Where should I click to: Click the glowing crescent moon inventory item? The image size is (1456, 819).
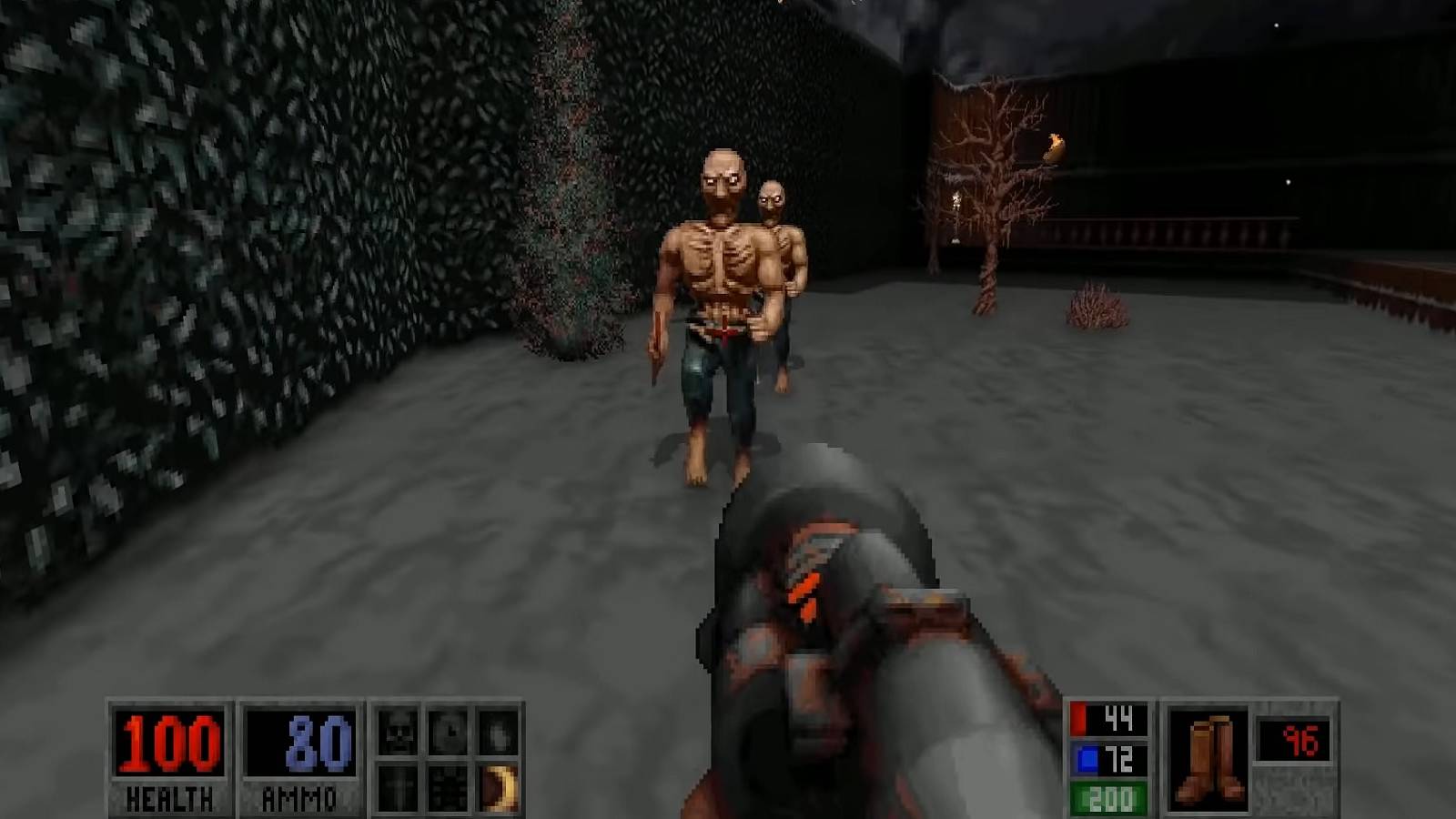(497, 786)
